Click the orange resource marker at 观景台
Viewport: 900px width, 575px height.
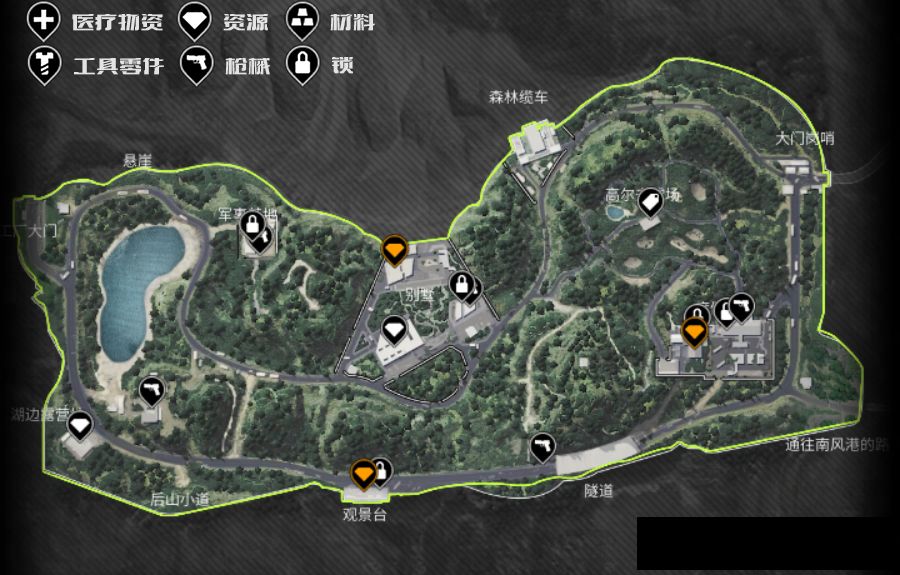pos(363,472)
